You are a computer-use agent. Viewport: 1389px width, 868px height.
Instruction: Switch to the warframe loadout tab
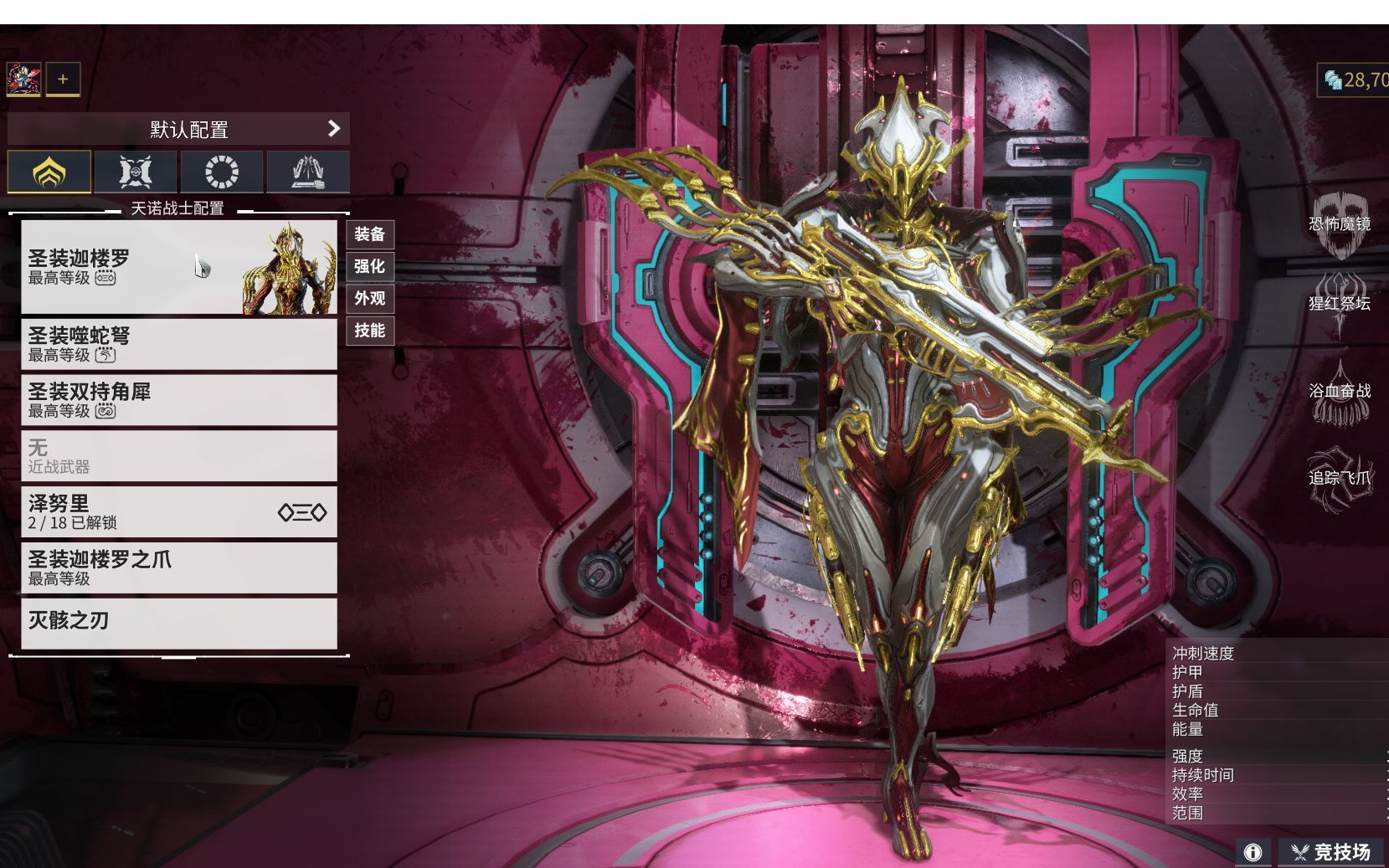click(x=49, y=172)
